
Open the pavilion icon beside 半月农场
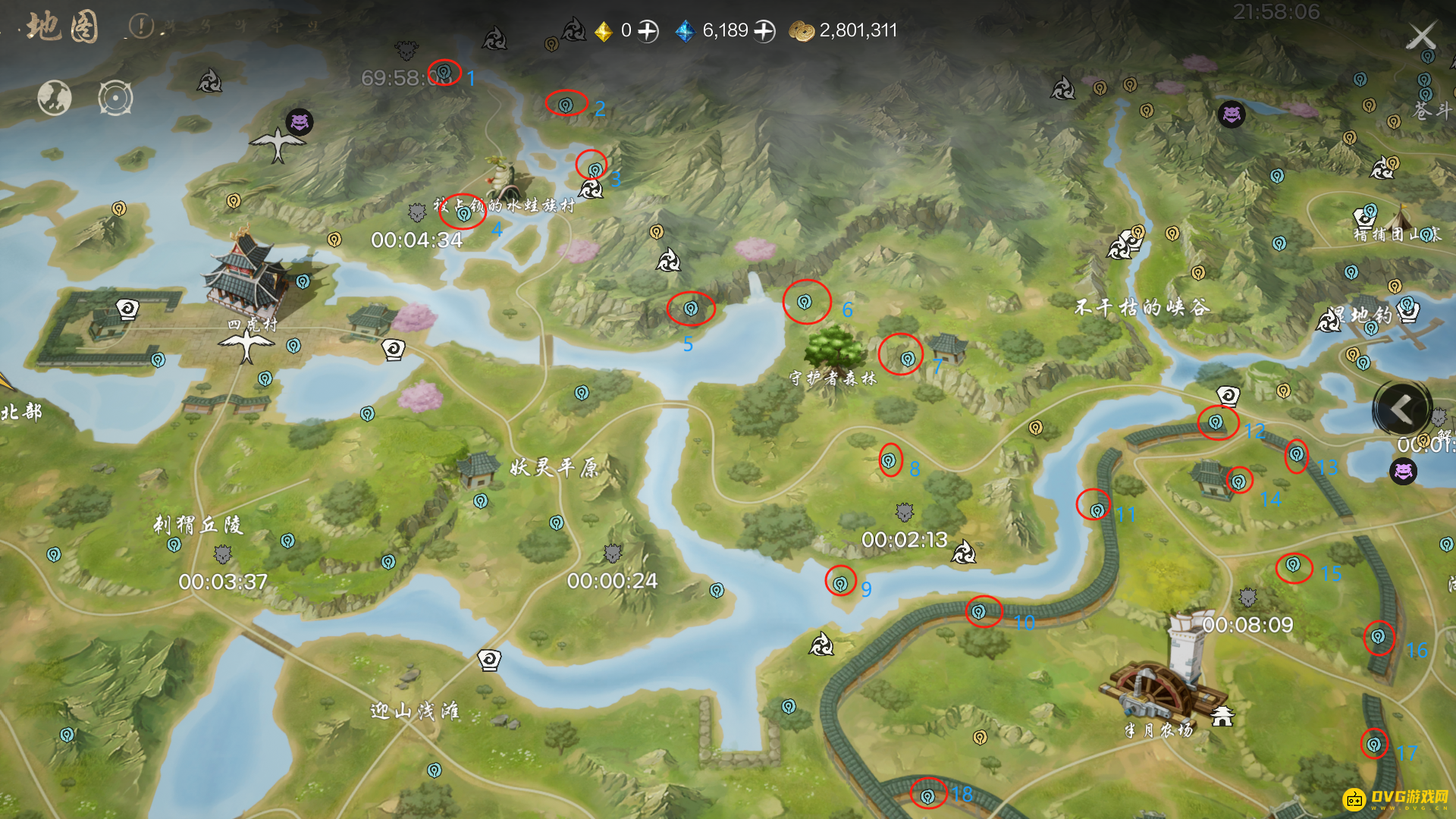pyautogui.click(x=1222, y=716)
